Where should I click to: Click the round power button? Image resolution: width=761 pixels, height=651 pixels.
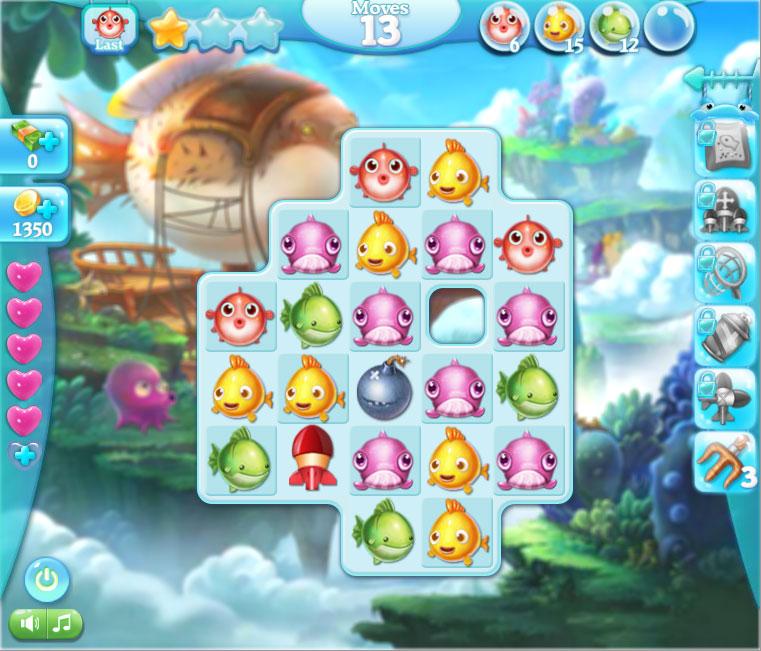46,579
